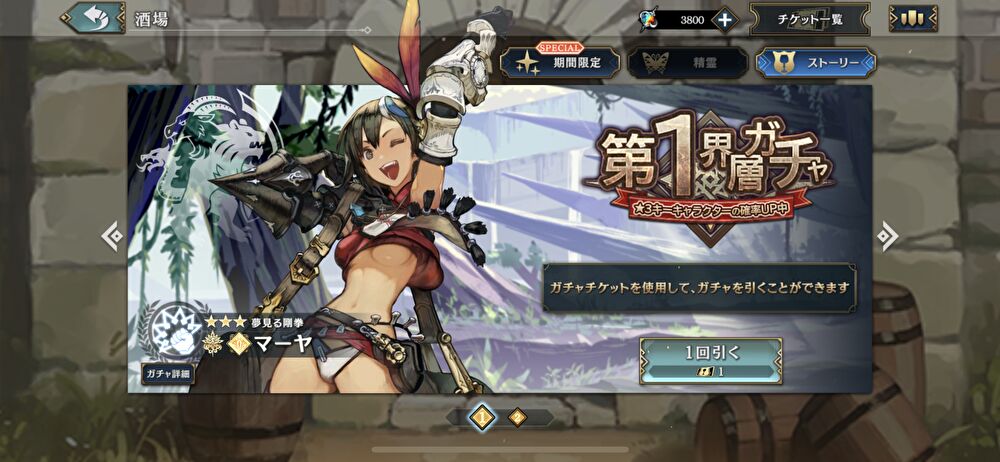Show the previous gacha banner with left arrow
Screen dimensions: 1000x462
click(113, 236)
